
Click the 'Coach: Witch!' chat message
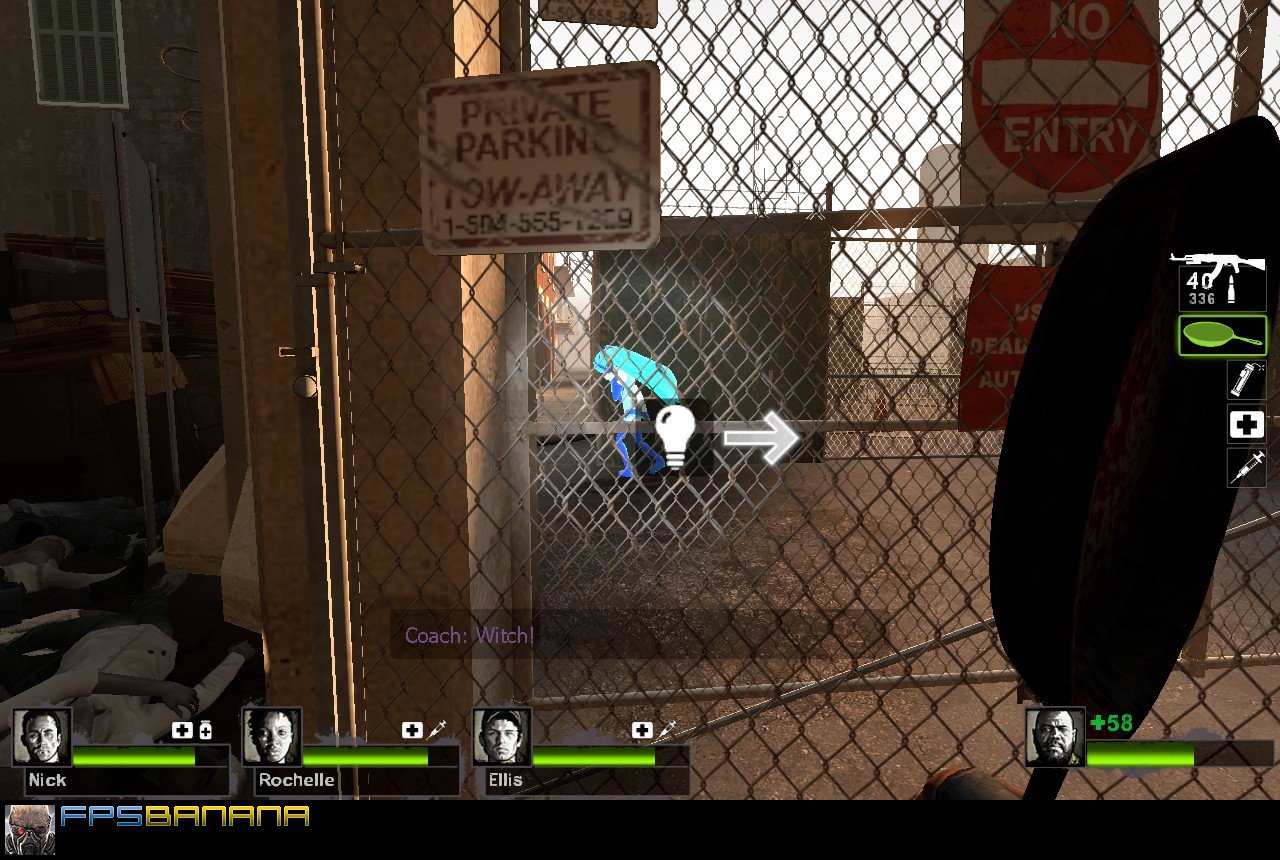coord(469,634)
